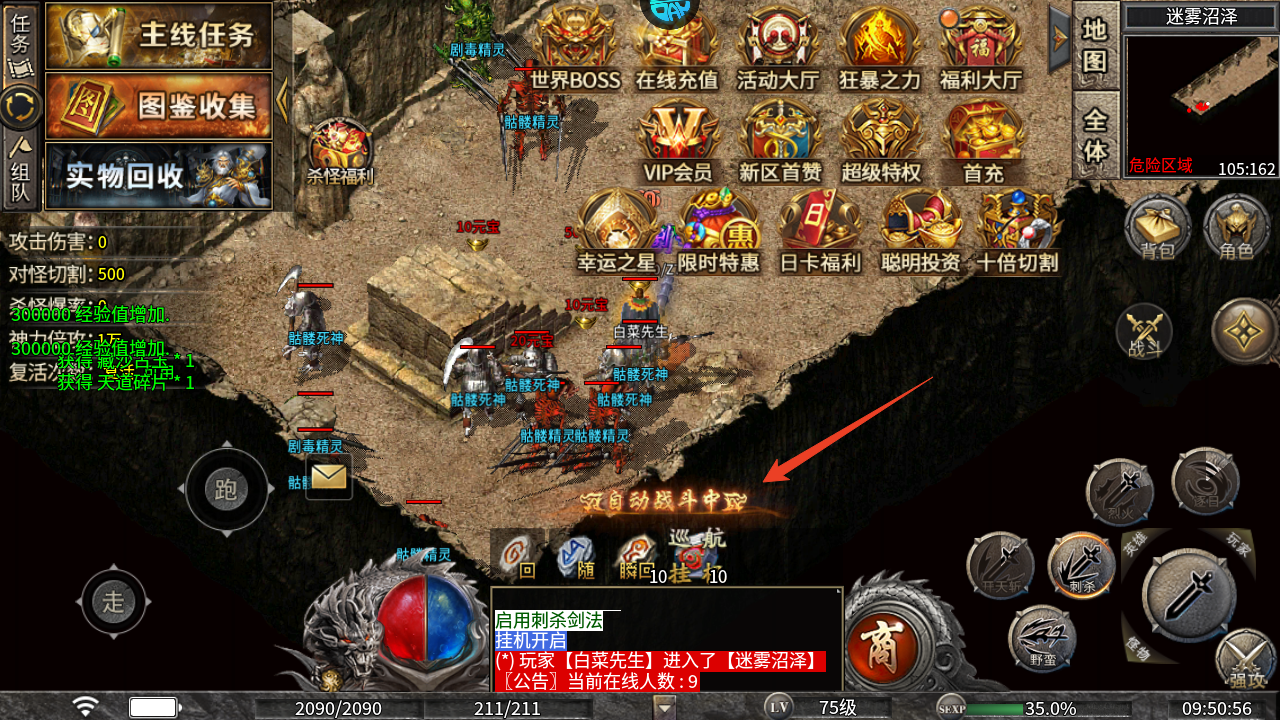The height and width of the screenshot is (720, 1280).
Task: Open the envelope mail icon
Action: click(x=329, y=477)
